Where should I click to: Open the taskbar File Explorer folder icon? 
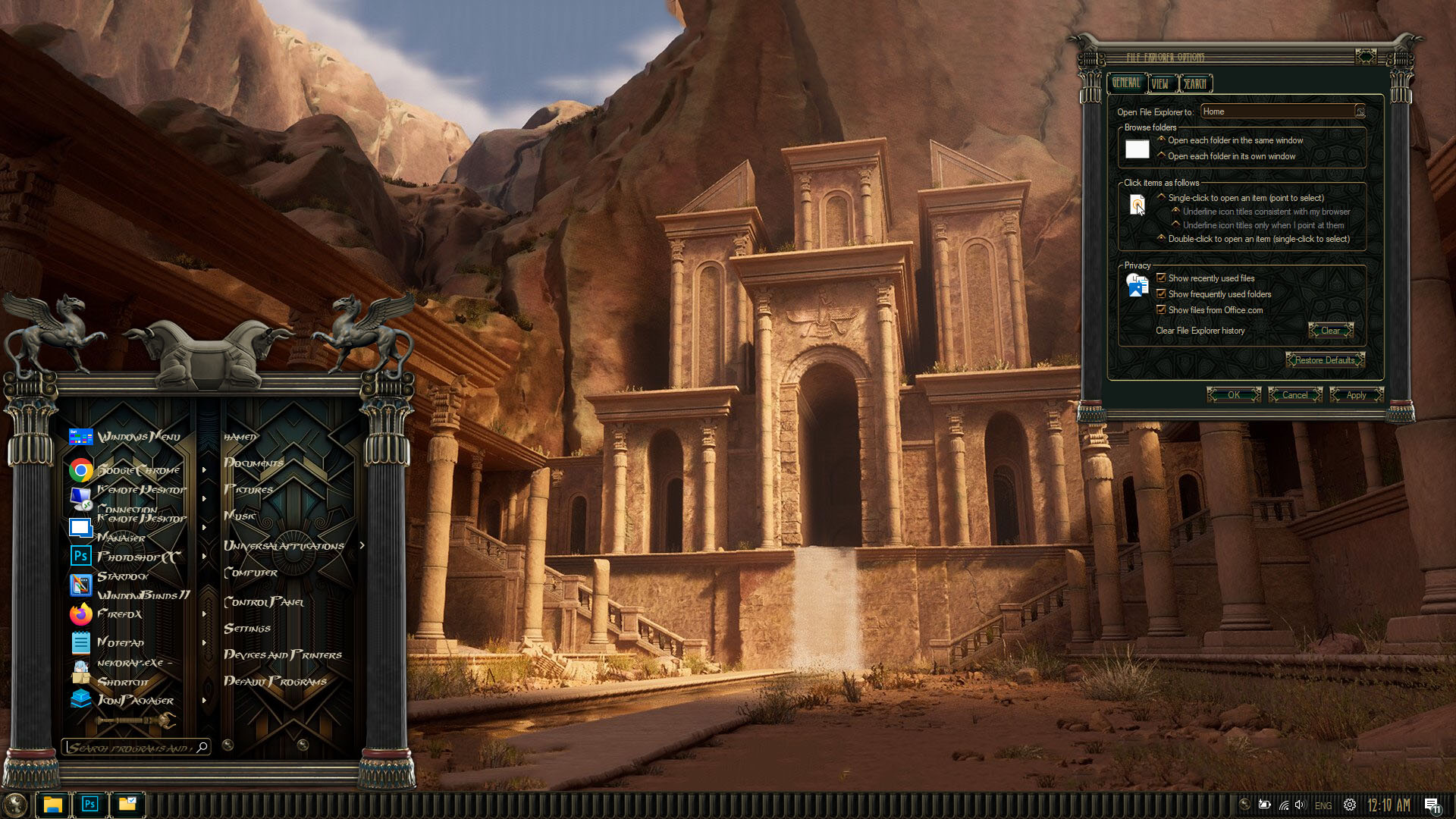52,805
